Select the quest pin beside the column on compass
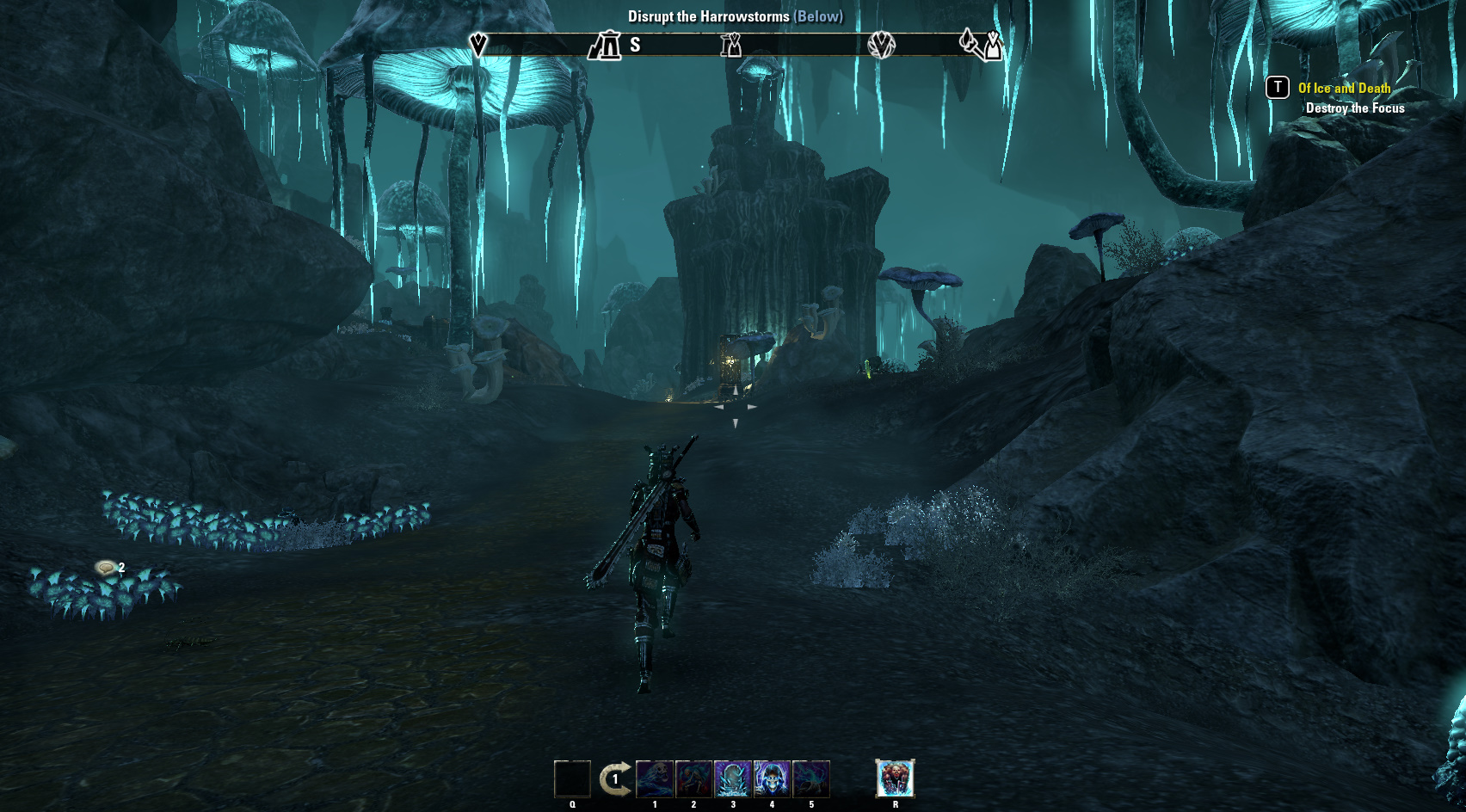Screen dimensions: 1466x812 pos(993,45)
